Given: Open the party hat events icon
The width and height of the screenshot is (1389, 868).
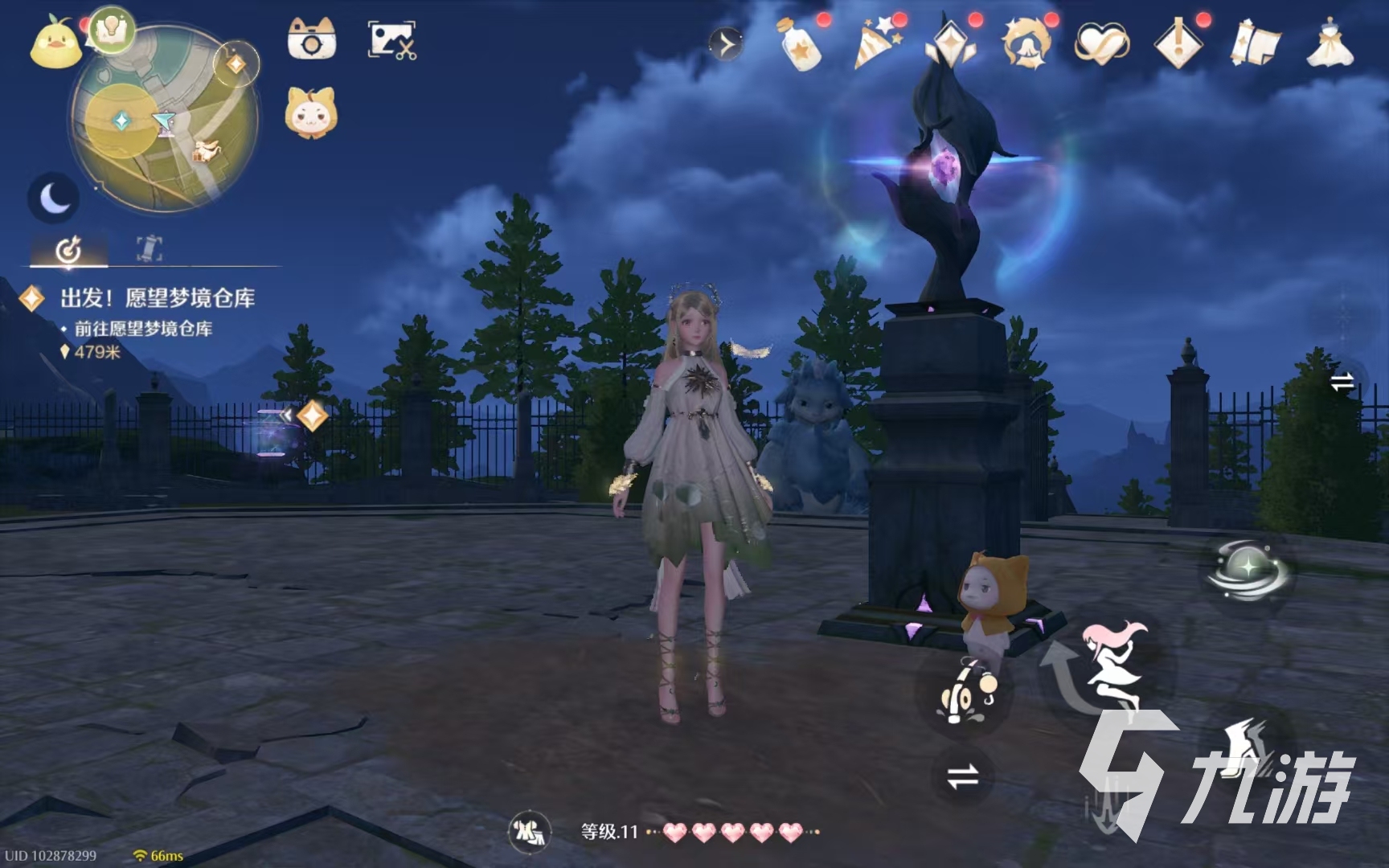Looking at the screenshot, I should tap(875, 44).
